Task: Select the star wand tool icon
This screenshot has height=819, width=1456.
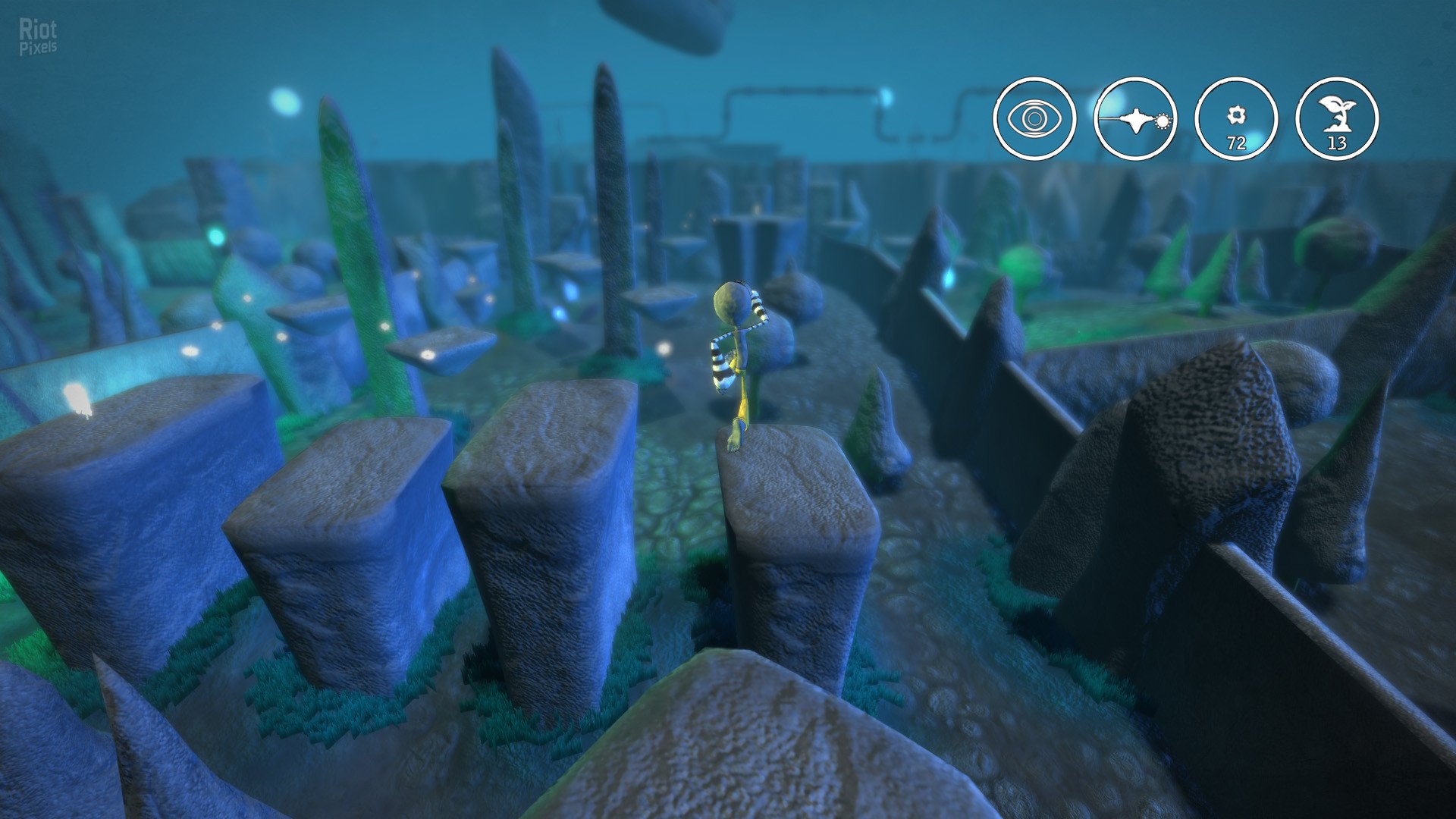Action: tap(1135, 119)
